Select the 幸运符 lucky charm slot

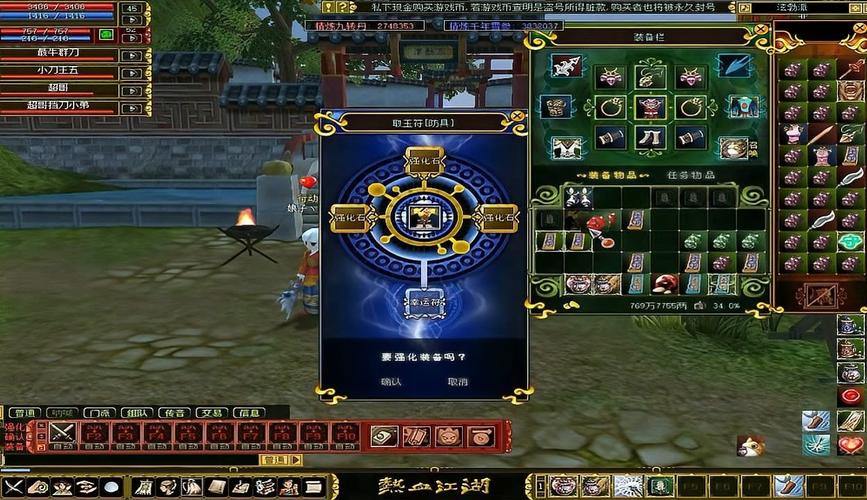(423, 300)
